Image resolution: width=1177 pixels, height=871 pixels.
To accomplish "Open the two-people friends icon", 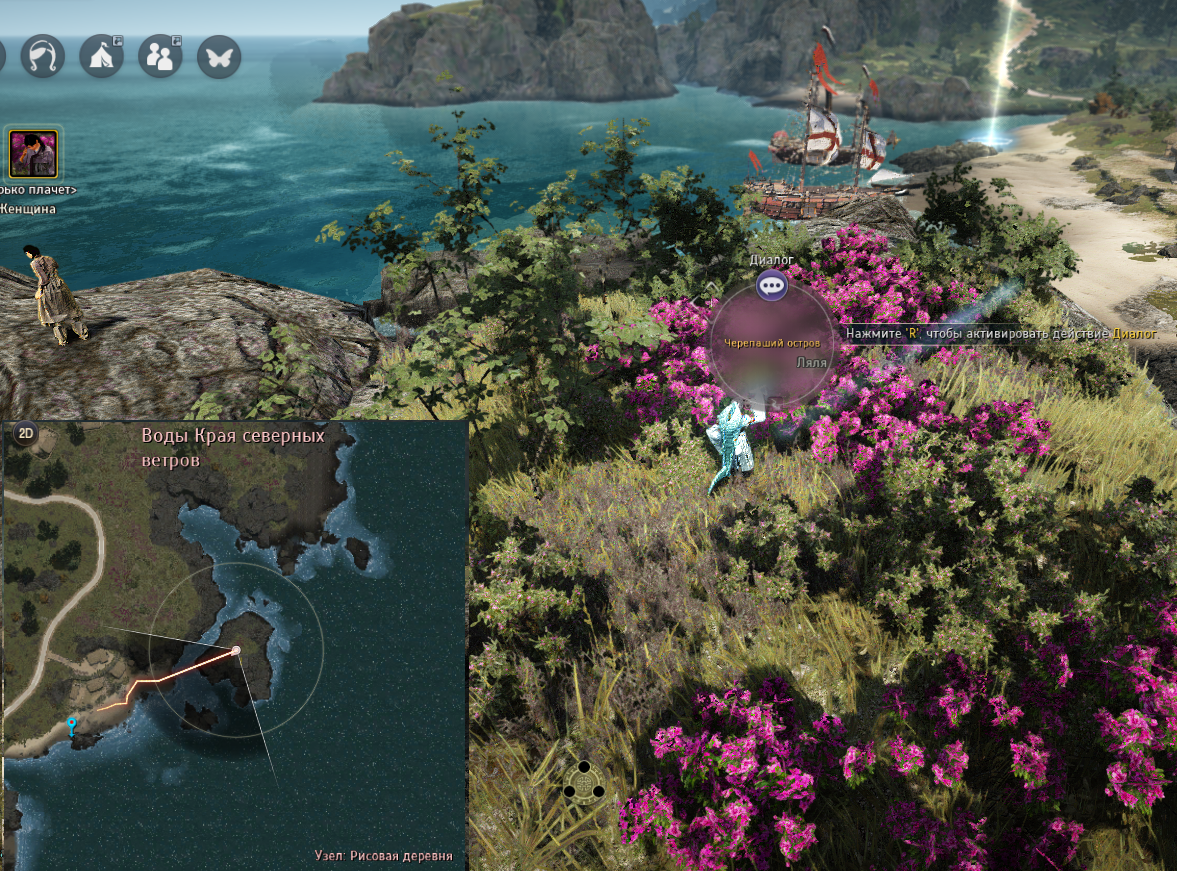I will tap(160, 56).
